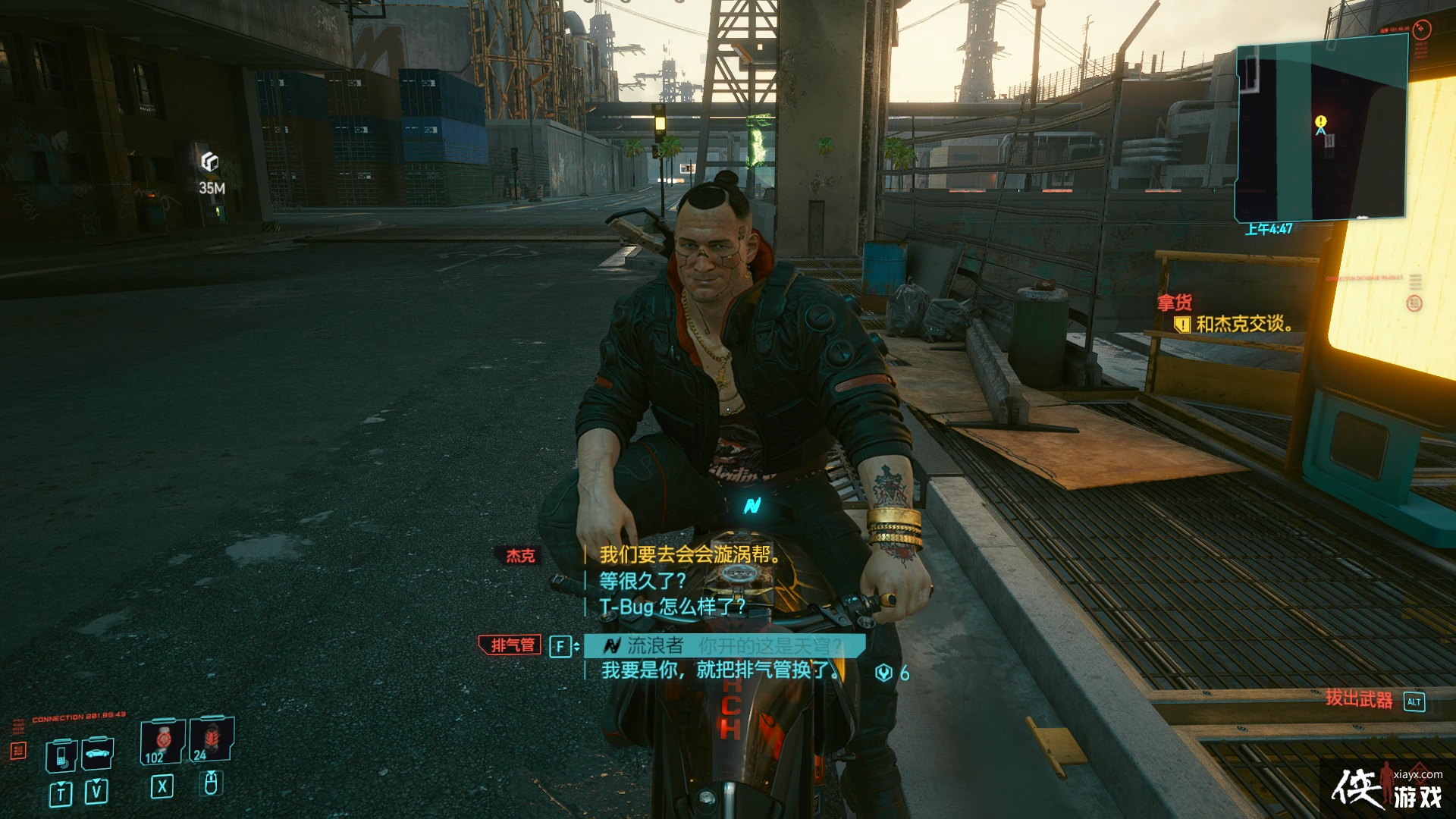Click the 35M objective waypoint marker
This screenshot has height=819, width=1456.
click(210, 162)
